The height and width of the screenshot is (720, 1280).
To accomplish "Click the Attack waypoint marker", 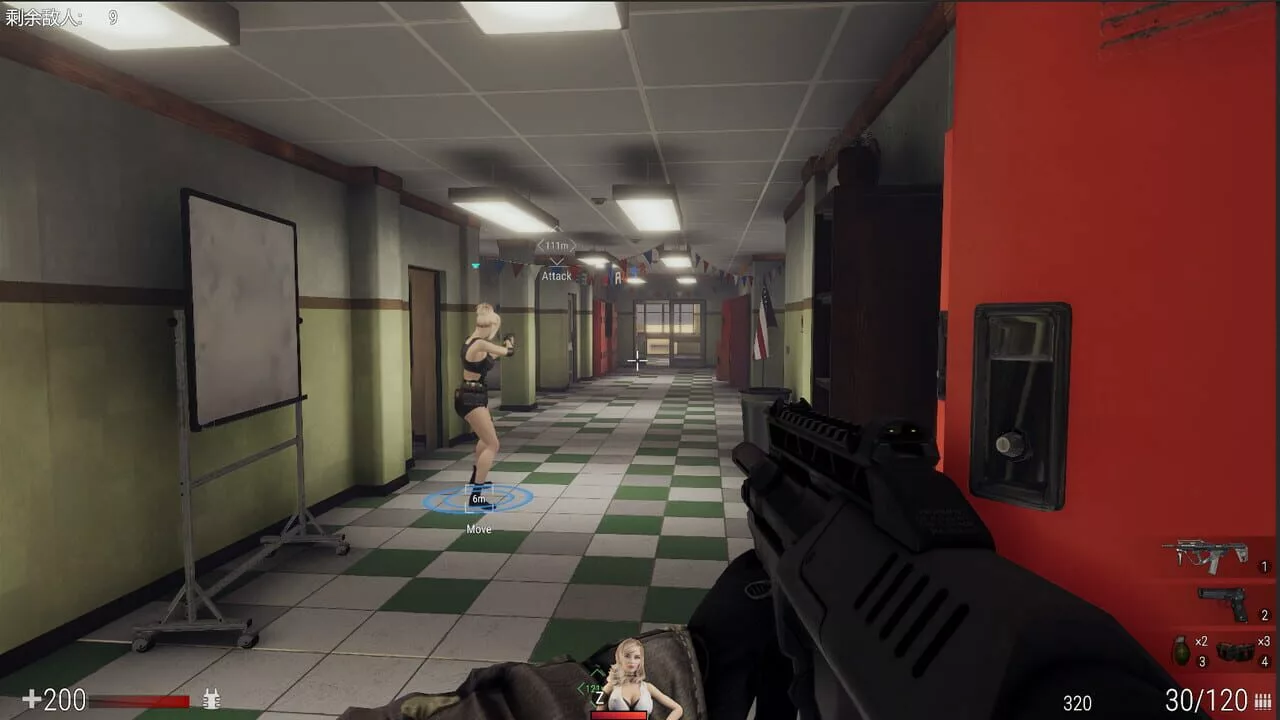I will click(556, 262).
